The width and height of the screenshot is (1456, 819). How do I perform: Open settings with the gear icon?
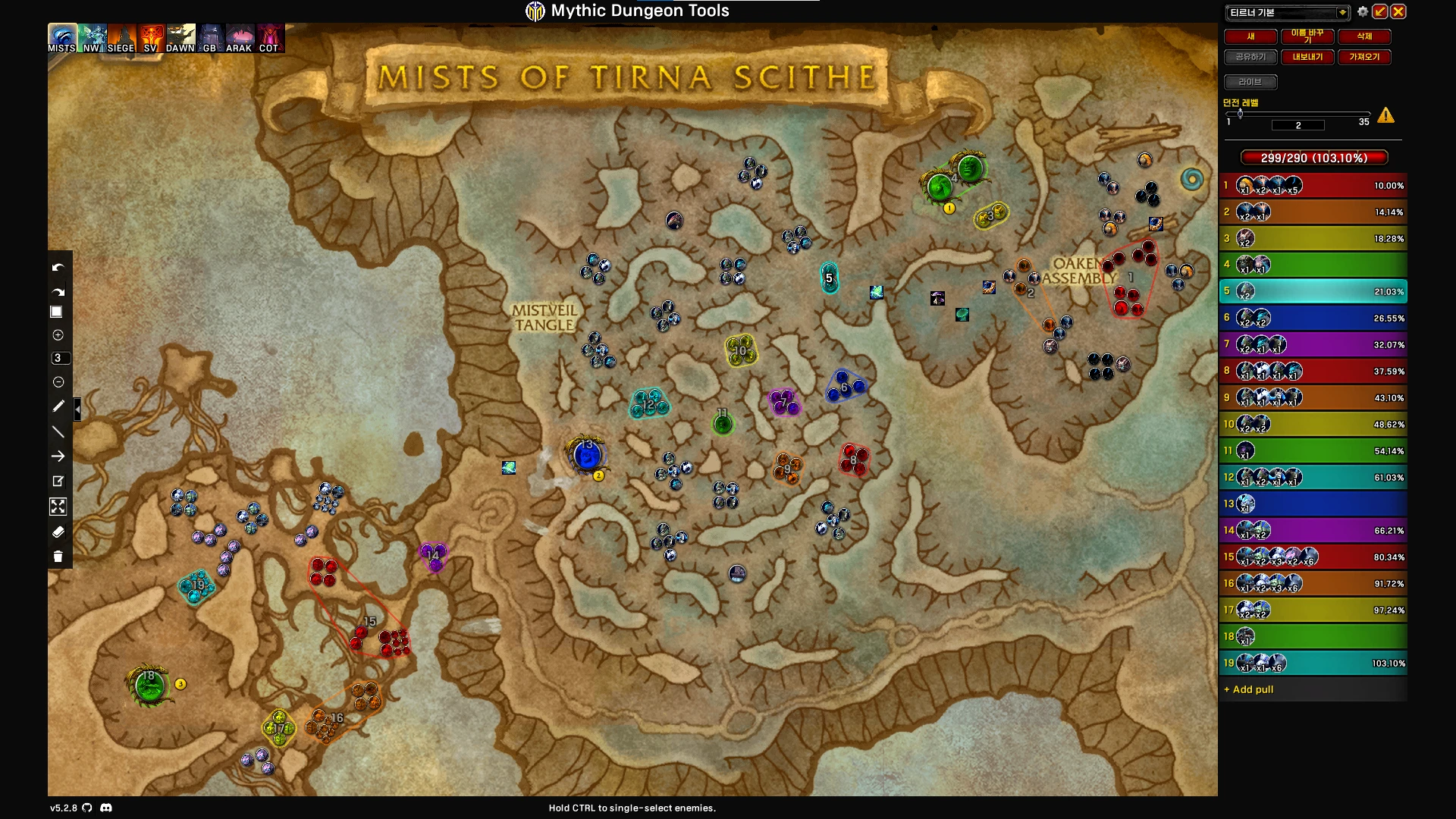point(1363,12)
